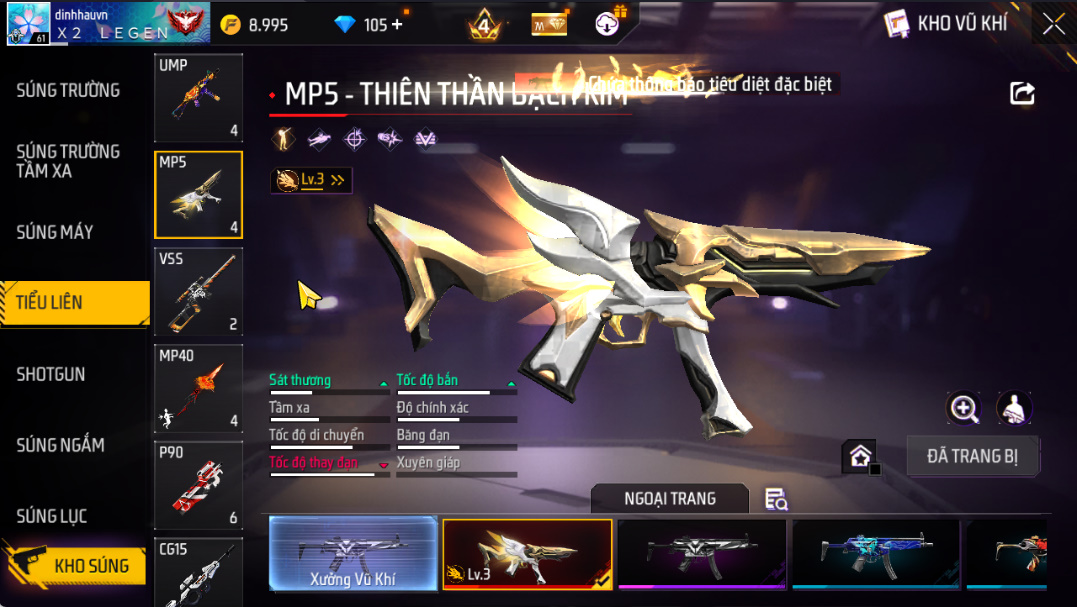Close the weapon vault screen
Image resolution: width=1077 pixels, height=607 pixels.
coord(1054,24)
